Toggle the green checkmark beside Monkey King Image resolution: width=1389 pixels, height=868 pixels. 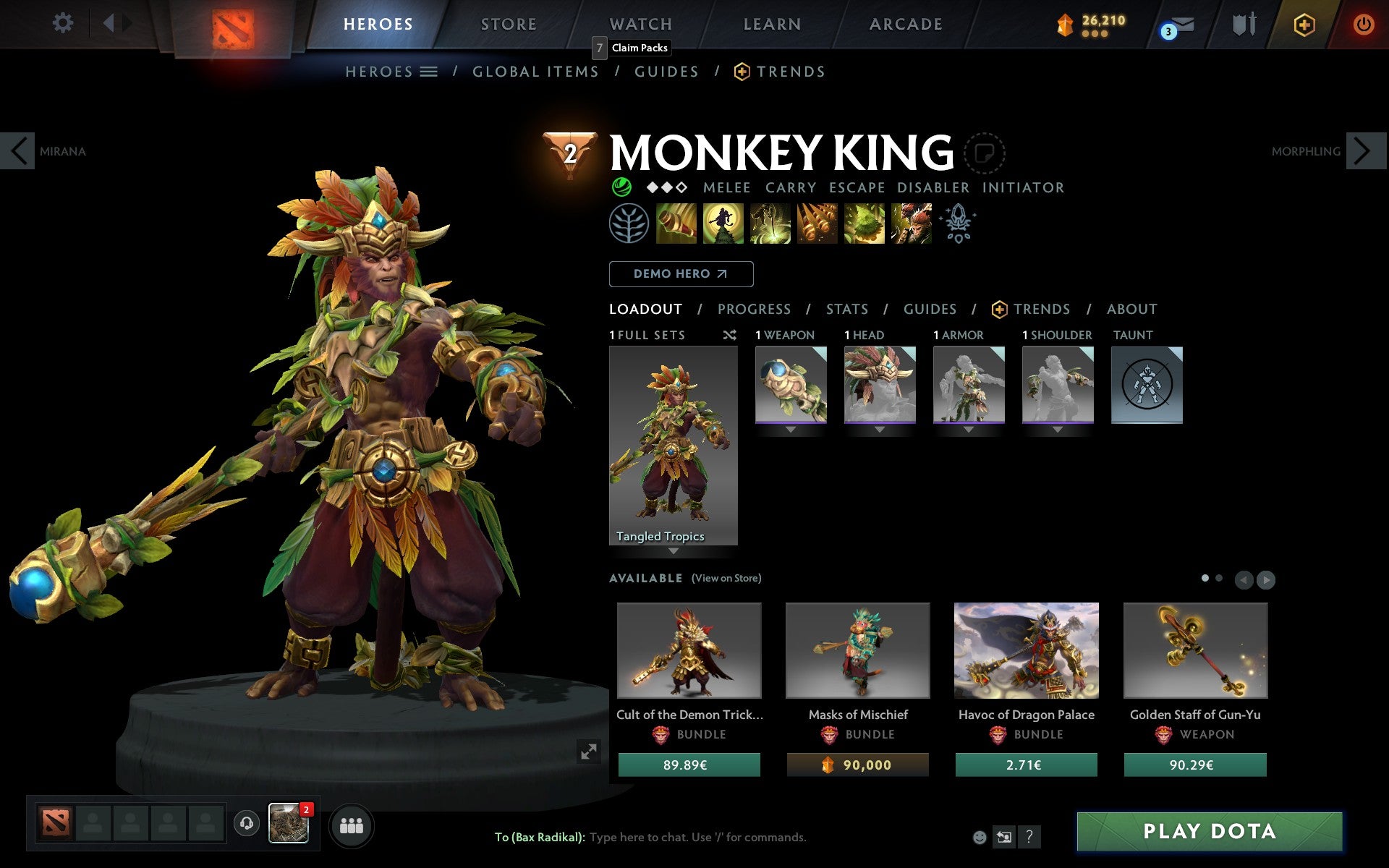(x=621, y=187)
